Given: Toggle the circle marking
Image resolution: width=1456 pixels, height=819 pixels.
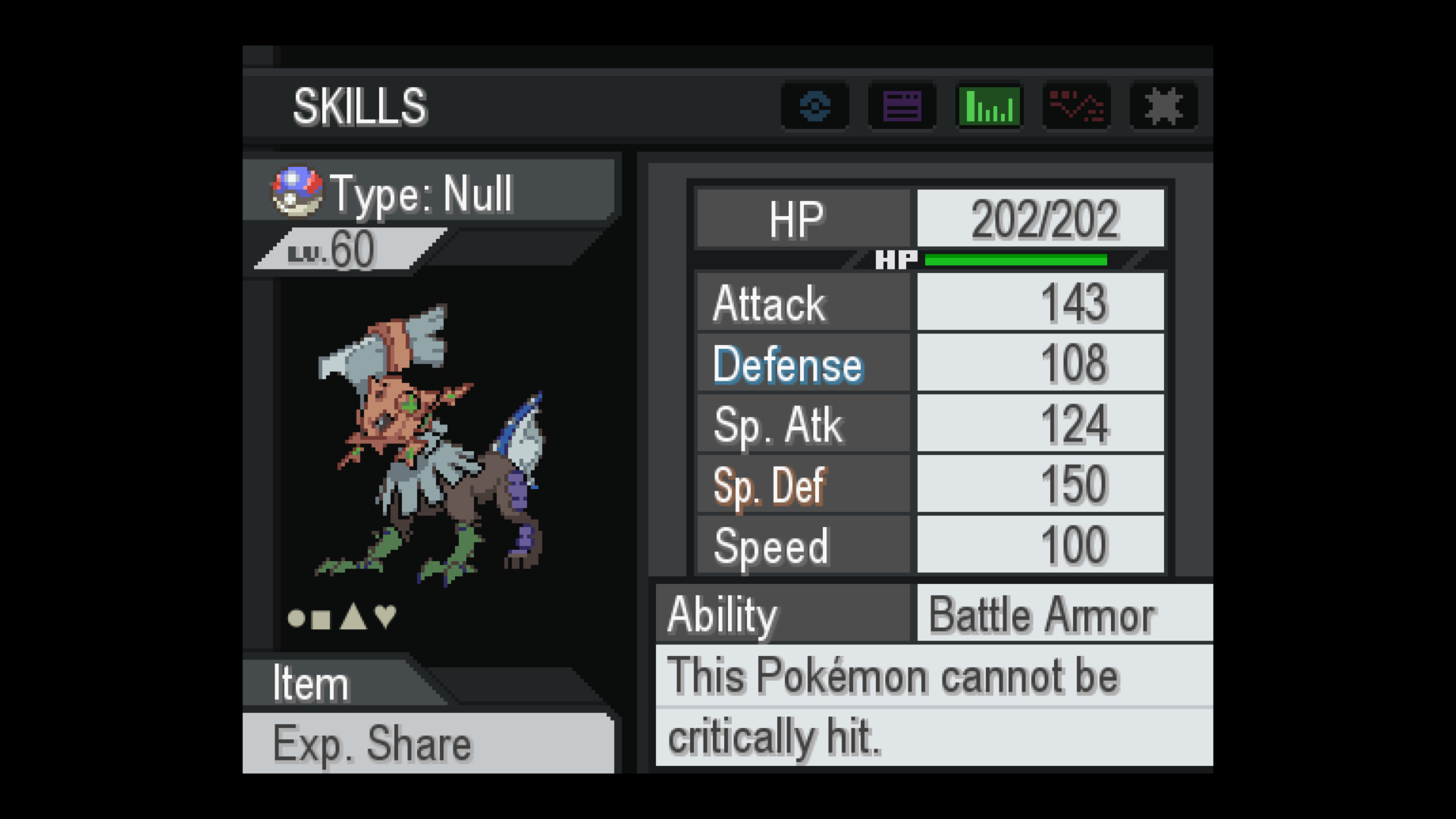Looking at the screenshot, I should pos(297,619).
